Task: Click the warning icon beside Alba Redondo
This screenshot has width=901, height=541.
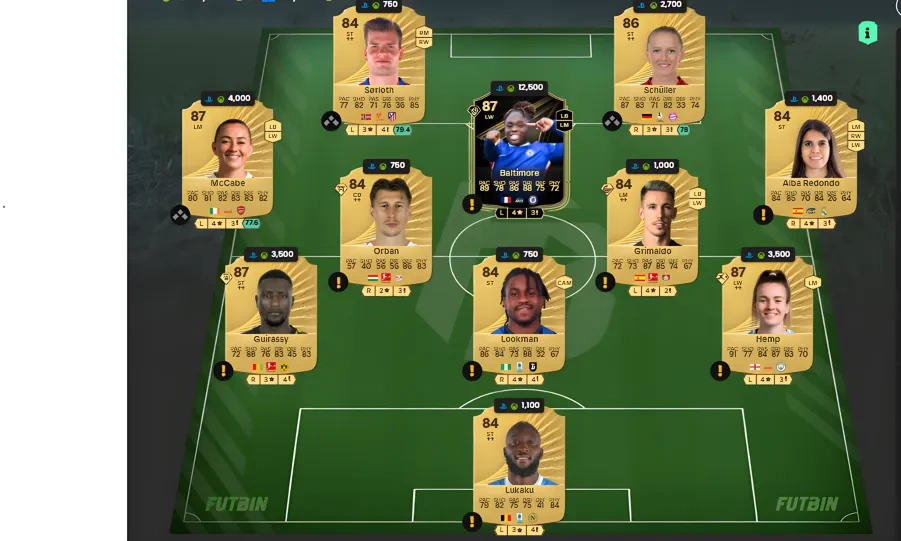Action: (x=764, y=214)
